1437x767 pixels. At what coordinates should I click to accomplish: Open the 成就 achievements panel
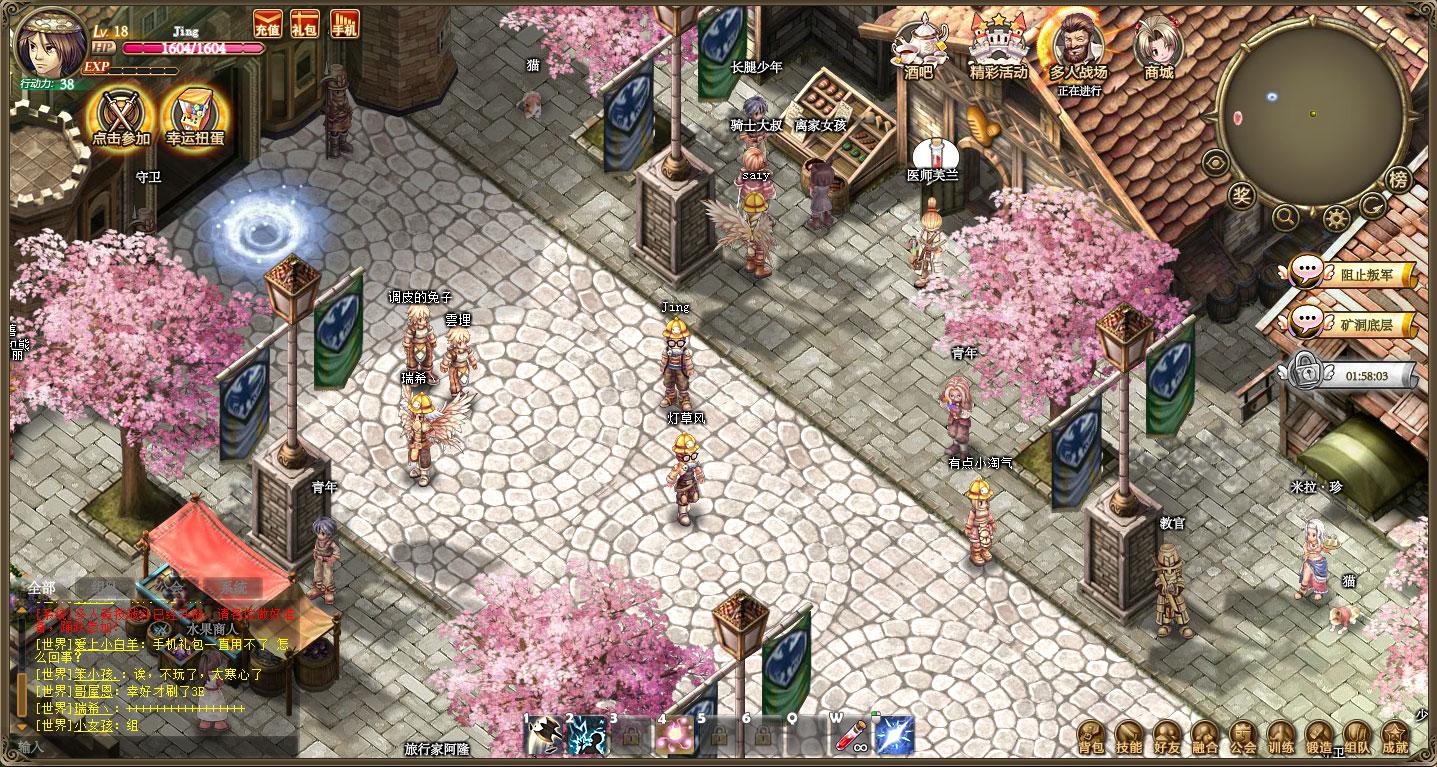coord(1395,737)
